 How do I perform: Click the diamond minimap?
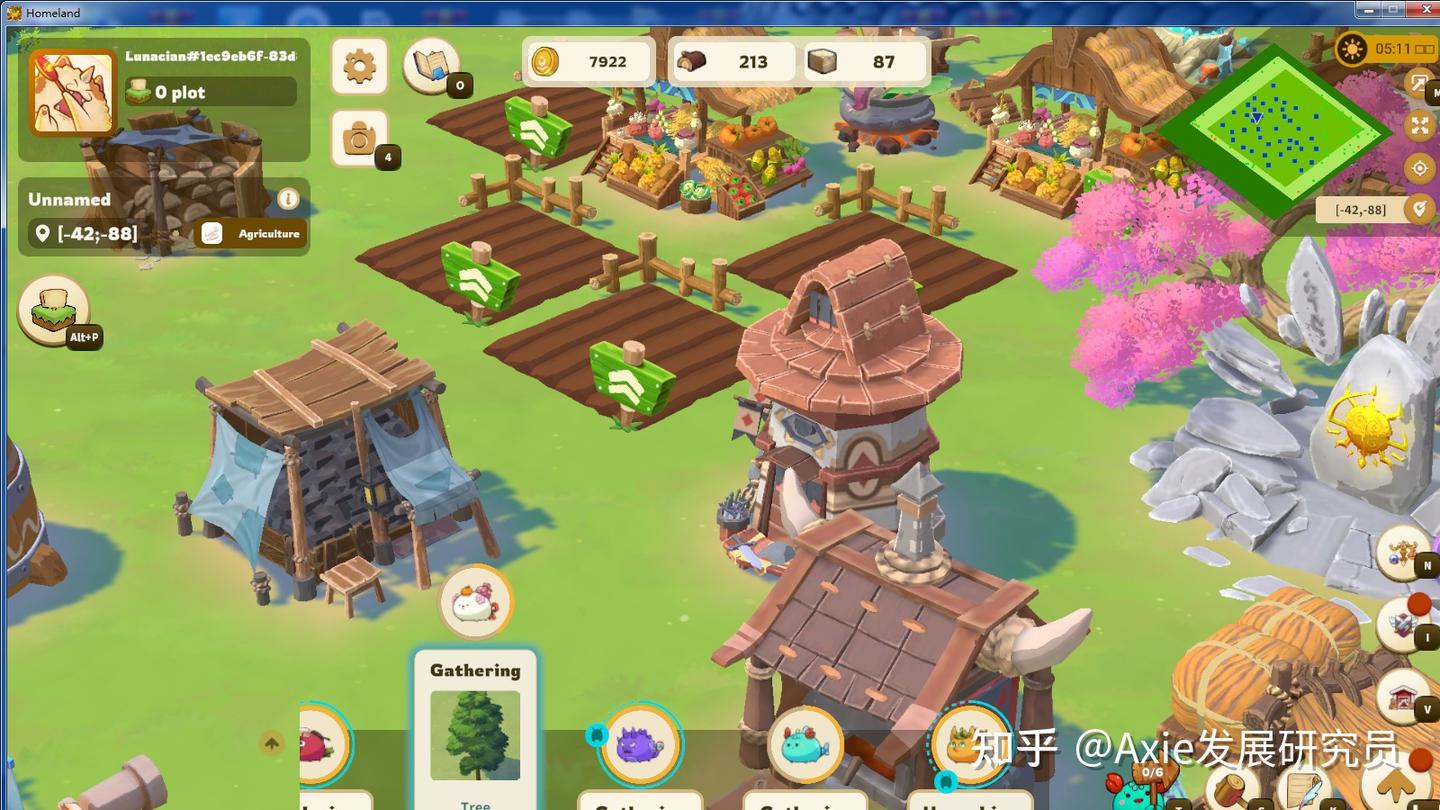click(1277, 127)
